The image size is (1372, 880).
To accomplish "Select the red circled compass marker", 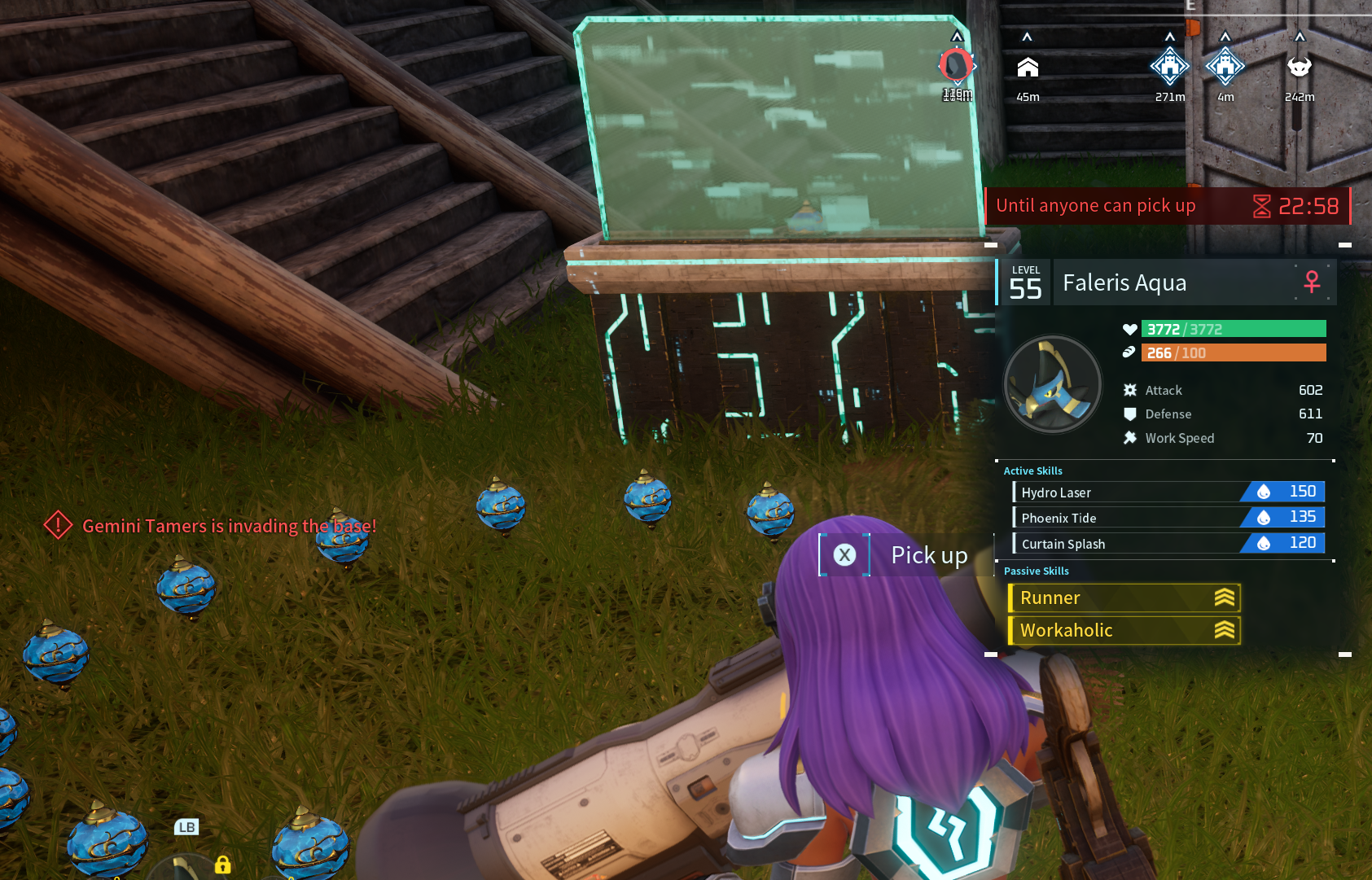I will tap(957, 65).
